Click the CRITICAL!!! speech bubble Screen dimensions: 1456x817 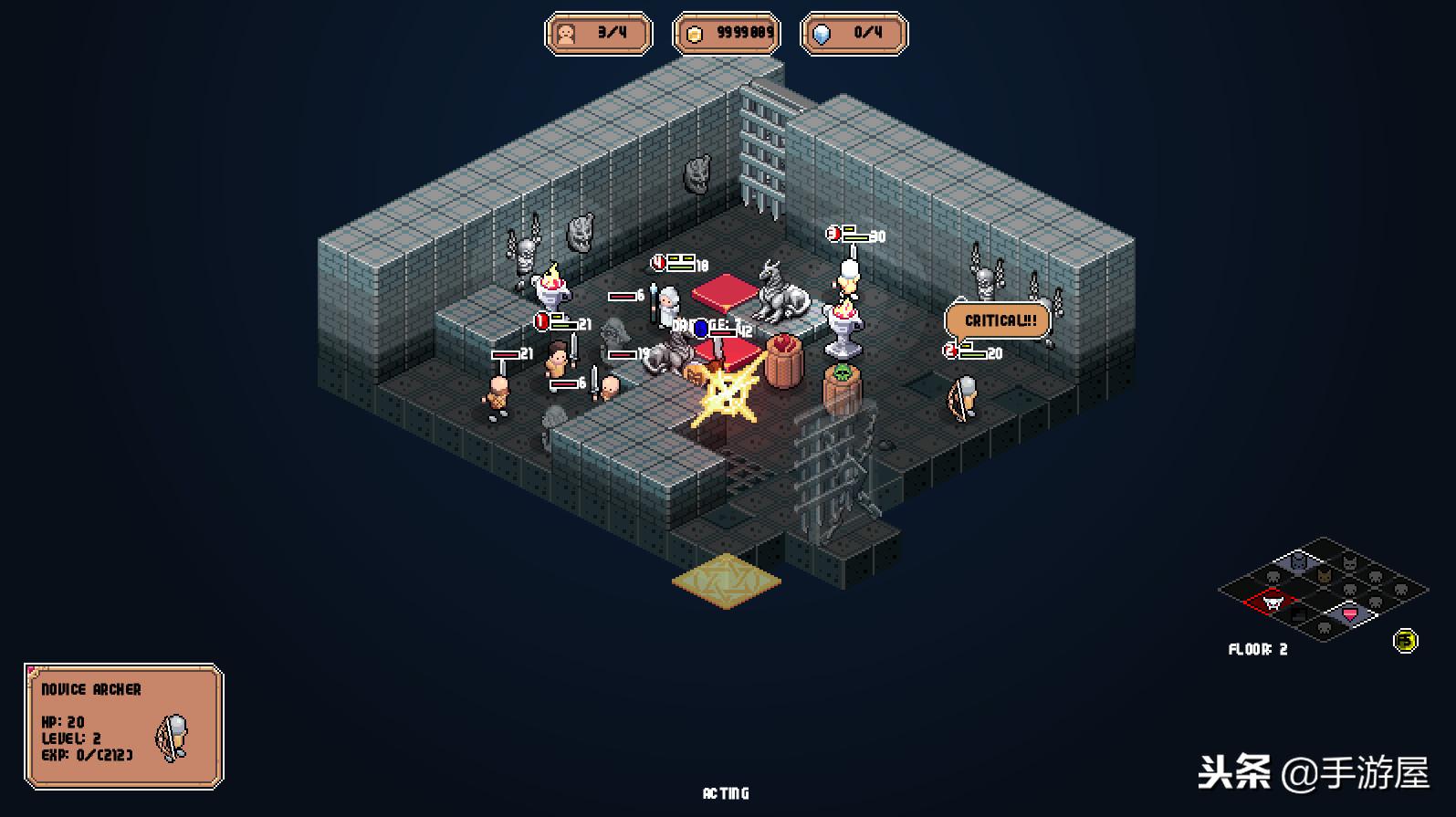click(999, 320)
